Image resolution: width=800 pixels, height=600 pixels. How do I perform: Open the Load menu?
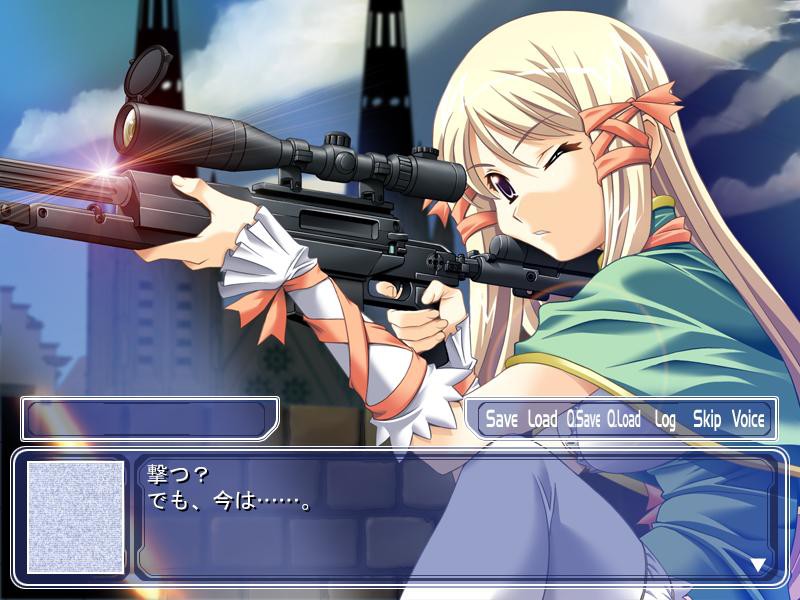click(542, 420)
